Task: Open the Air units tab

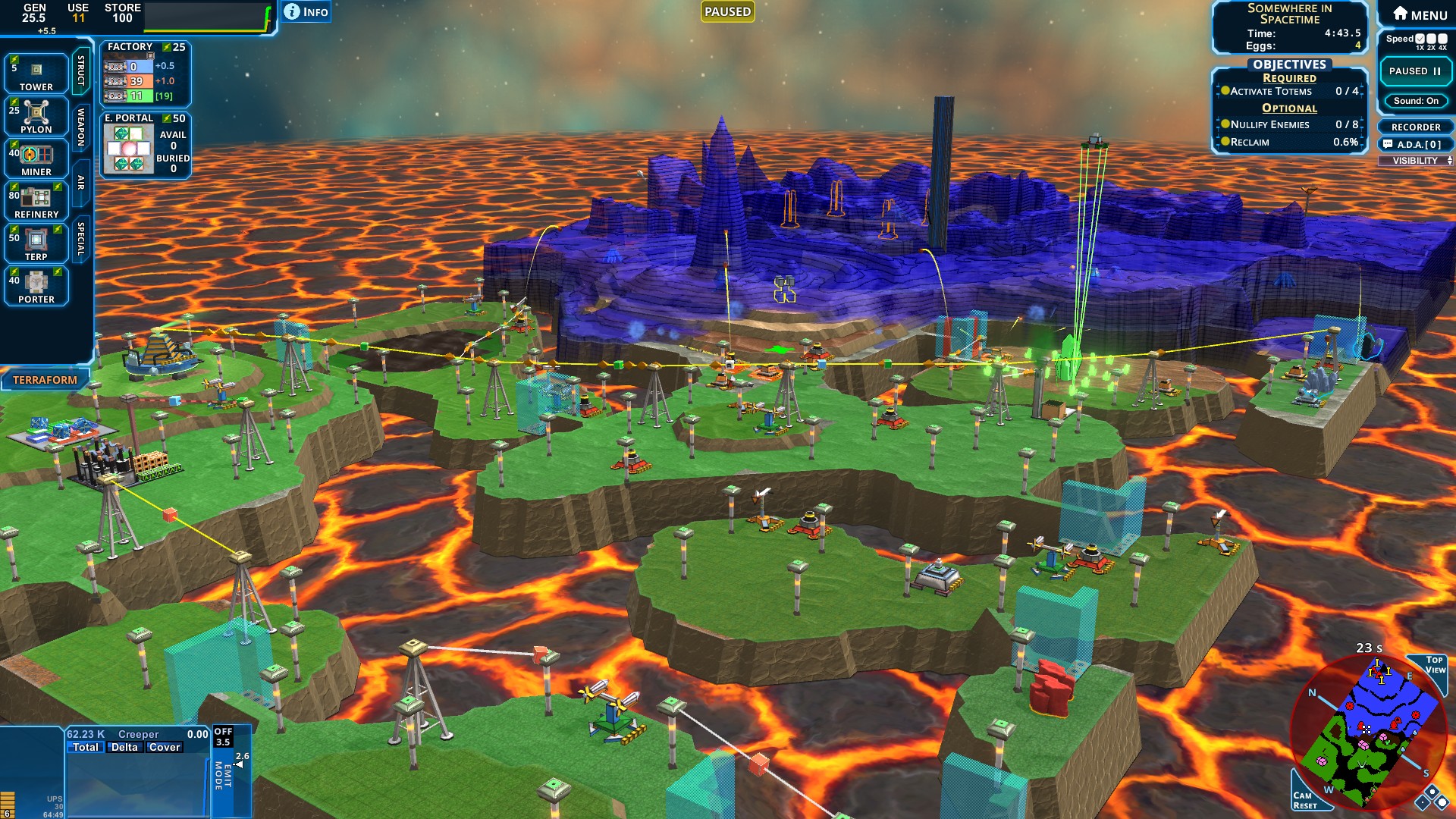Action: coord(81,182)
